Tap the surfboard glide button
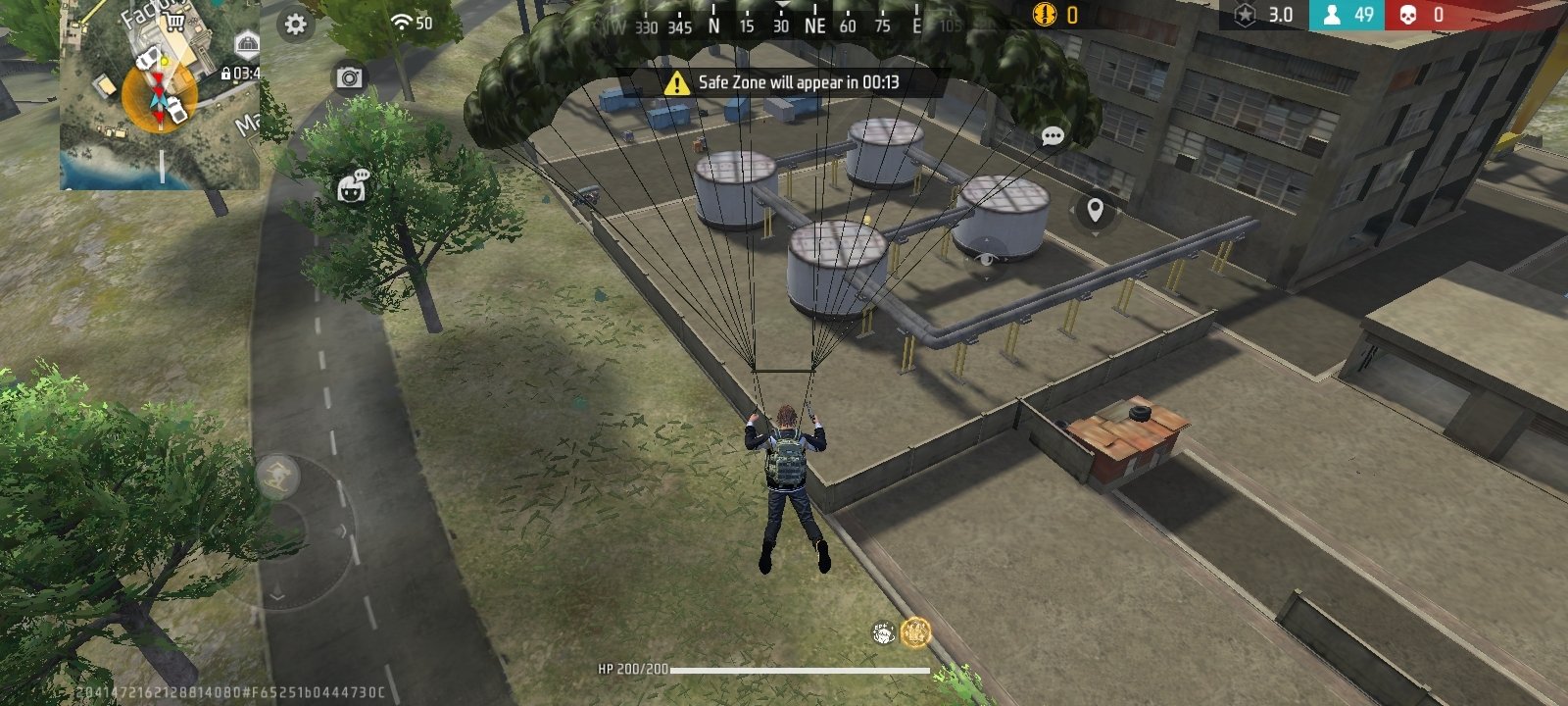Viewport: 1568px width, 706px height. [x=277, y=477]
